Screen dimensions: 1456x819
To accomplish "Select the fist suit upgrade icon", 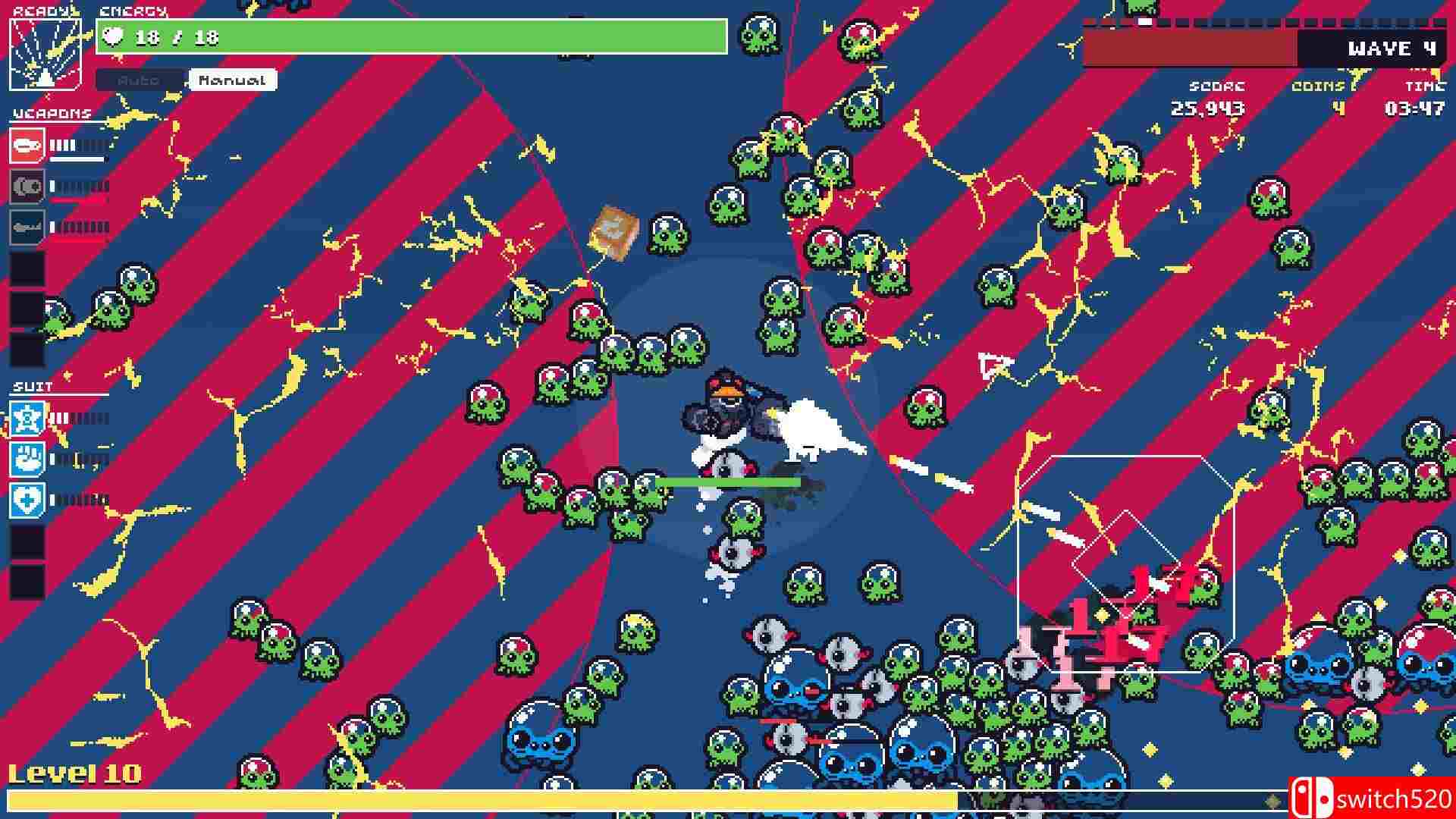I will 27,460.
